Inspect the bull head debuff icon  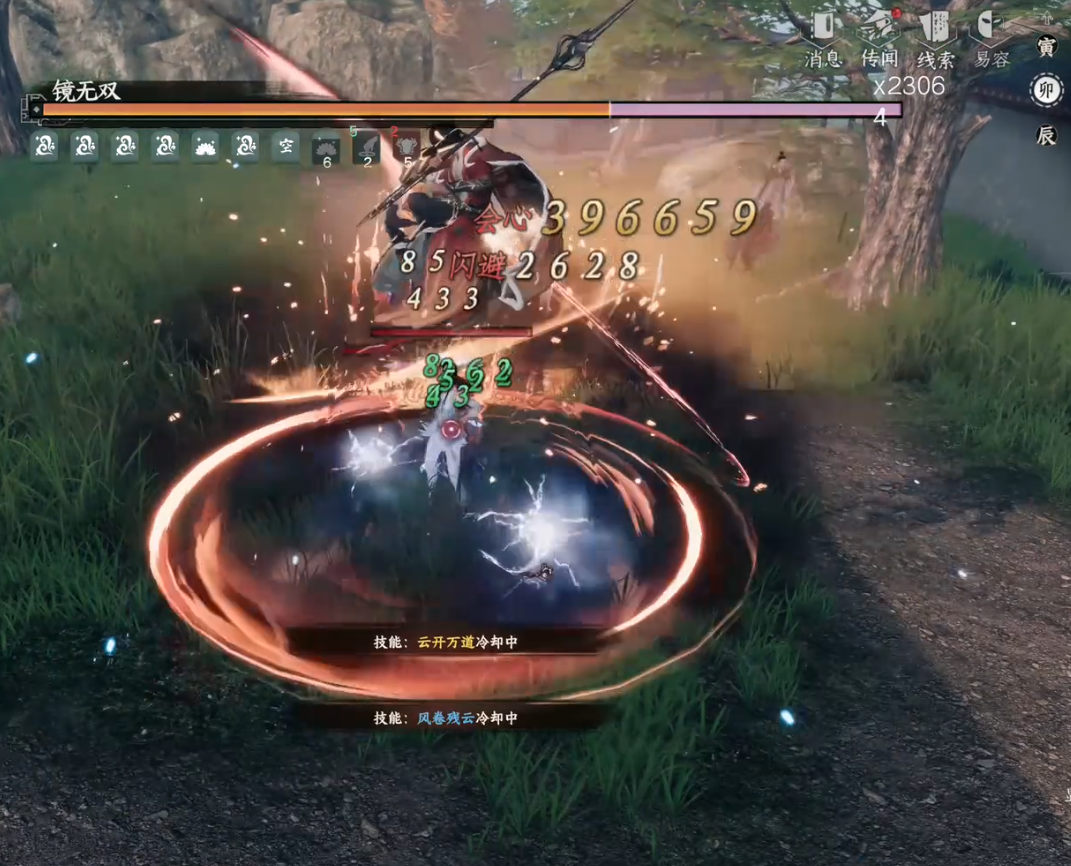pyautogui.click(x=407, y=148)
